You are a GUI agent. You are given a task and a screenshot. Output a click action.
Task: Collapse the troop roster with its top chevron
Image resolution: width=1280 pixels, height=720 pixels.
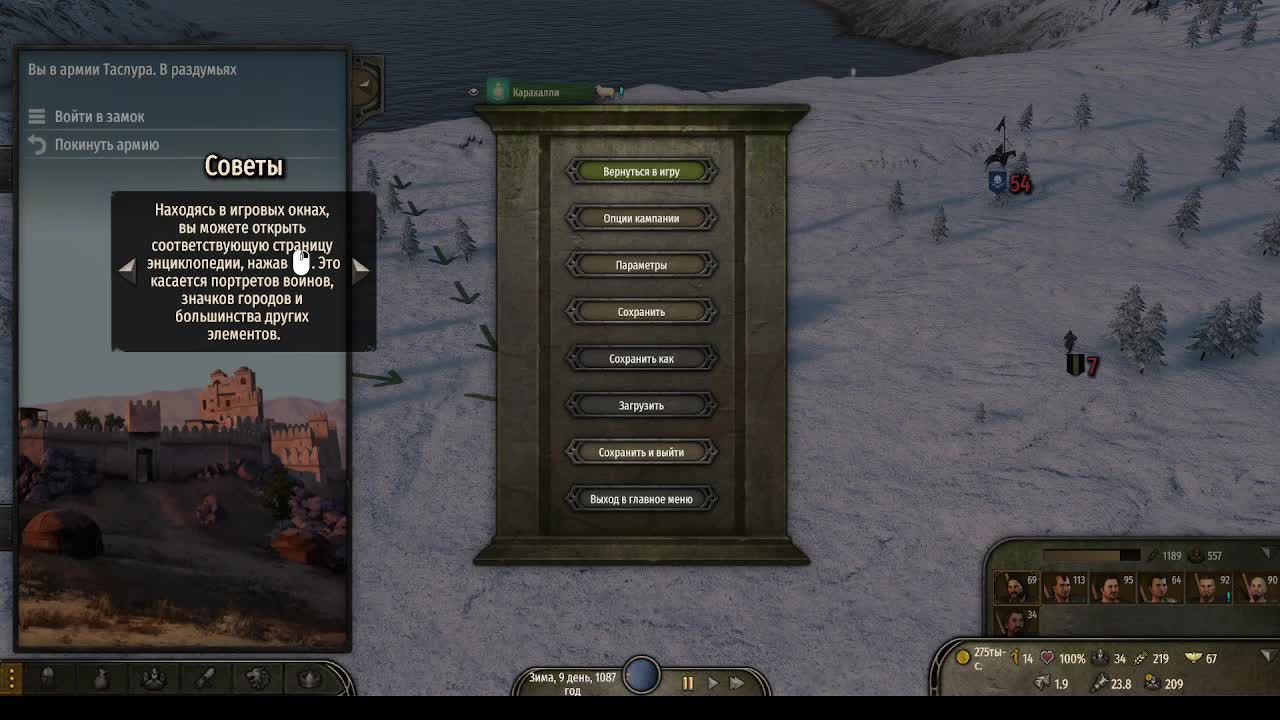[x=1266, y=552]
